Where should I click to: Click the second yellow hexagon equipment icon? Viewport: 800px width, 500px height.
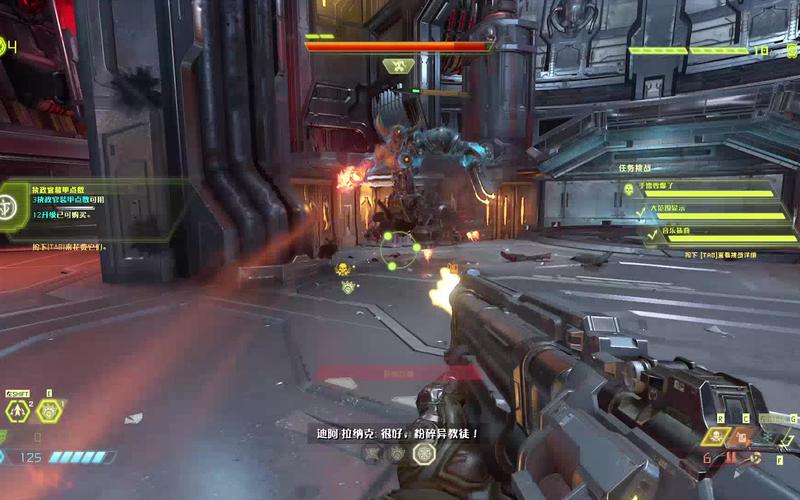pos(49,410)
